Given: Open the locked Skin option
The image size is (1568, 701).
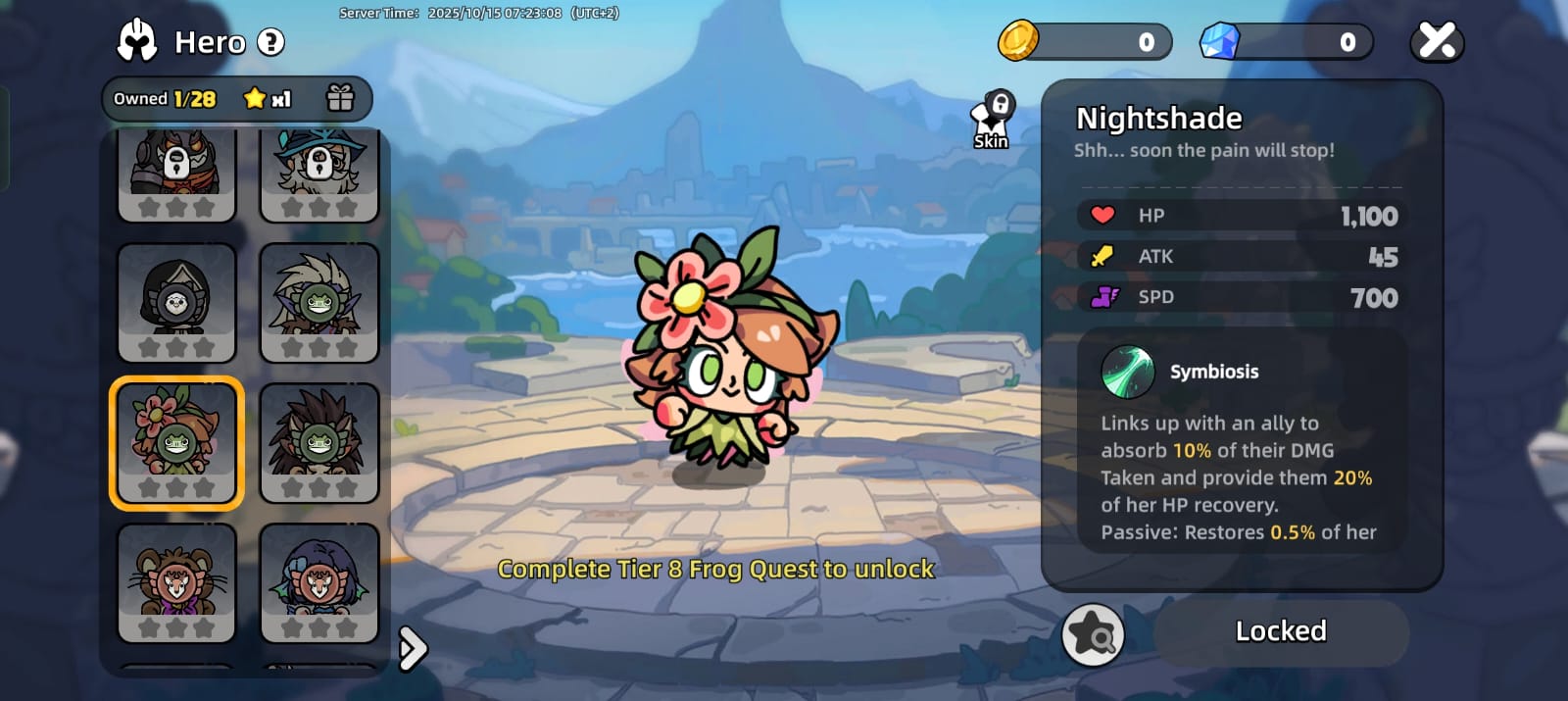Looking at the screenshot, I should click(993, 121).
